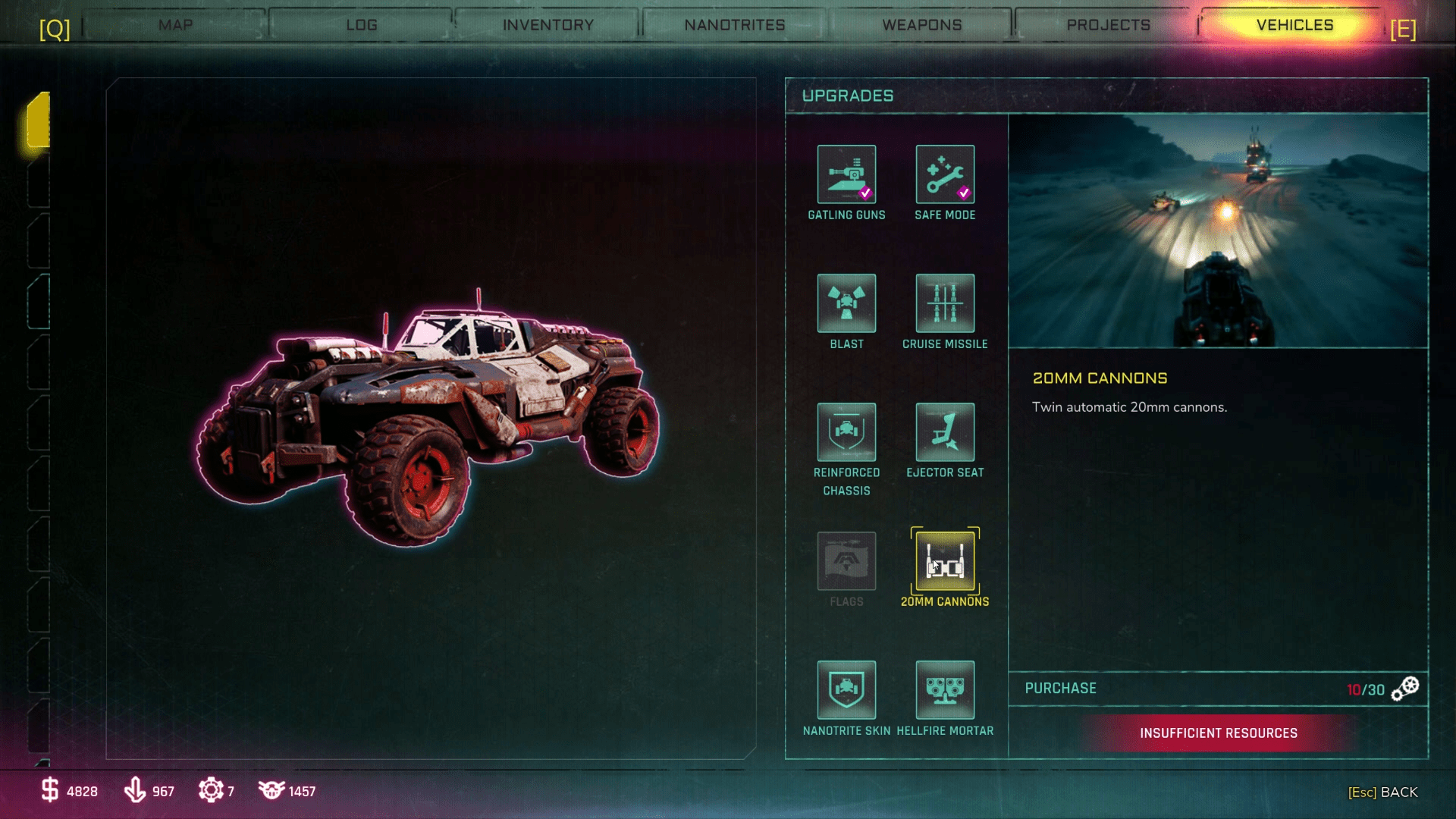Choose the Blast upgrade
The image size is (1456, 819).
coord(846,303)
